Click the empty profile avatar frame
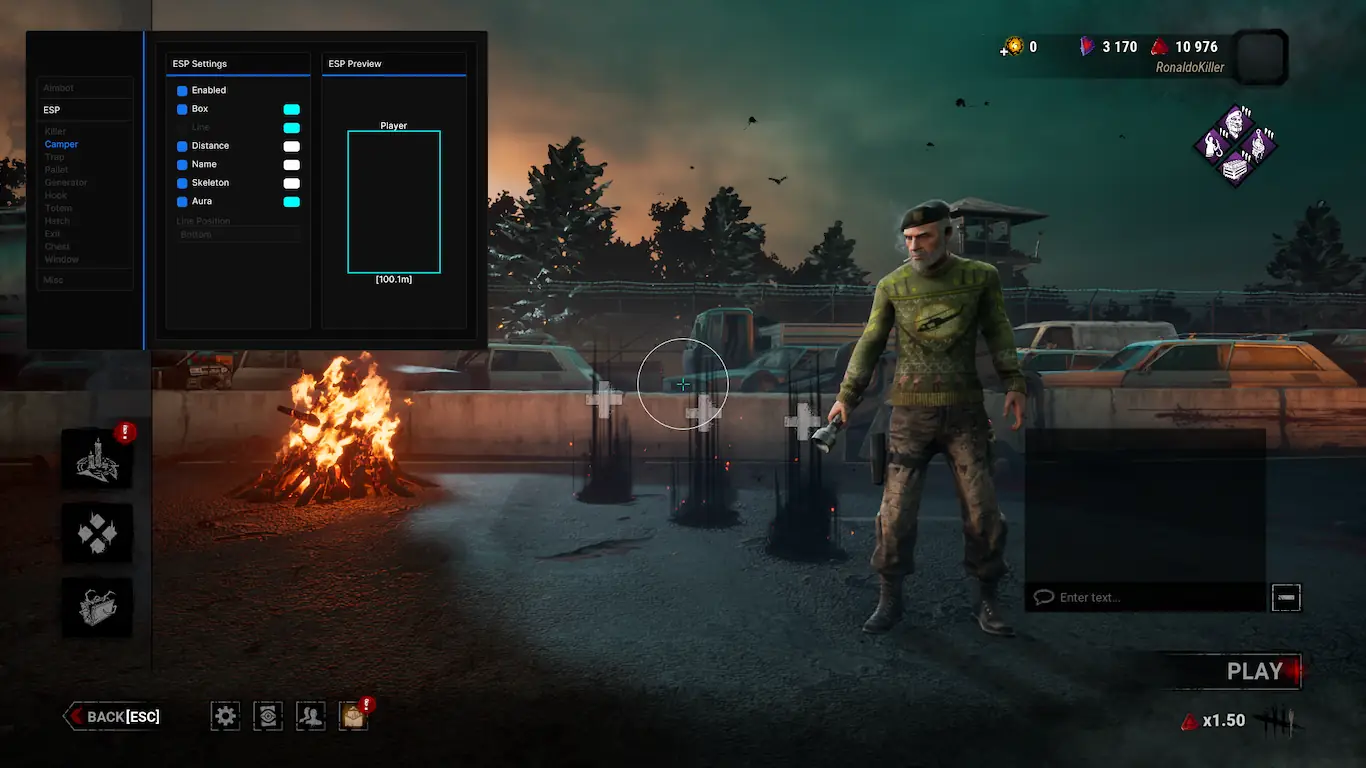 coord(1259,56)
